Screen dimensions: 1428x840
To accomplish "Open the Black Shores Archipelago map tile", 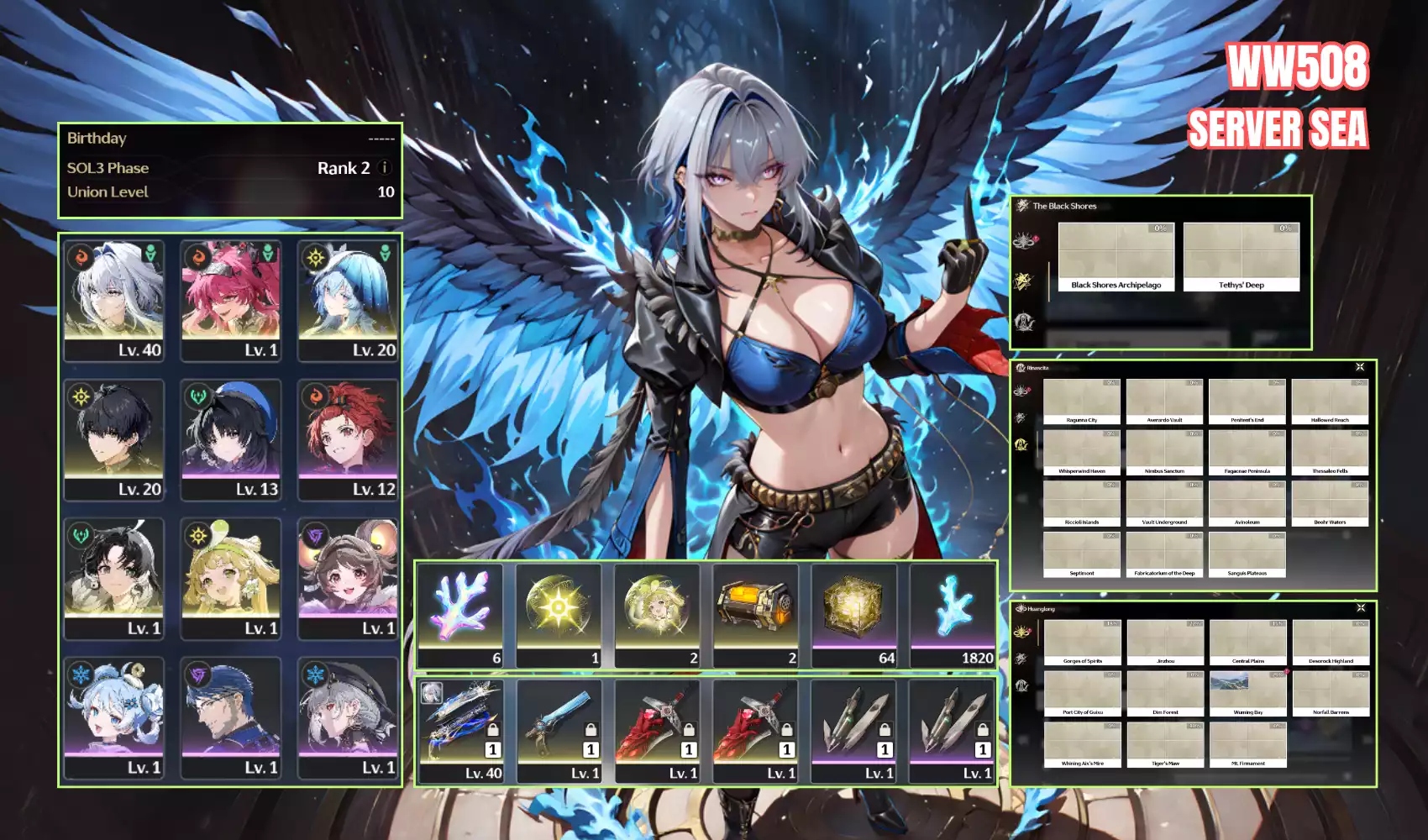I will click(1116, 257).
